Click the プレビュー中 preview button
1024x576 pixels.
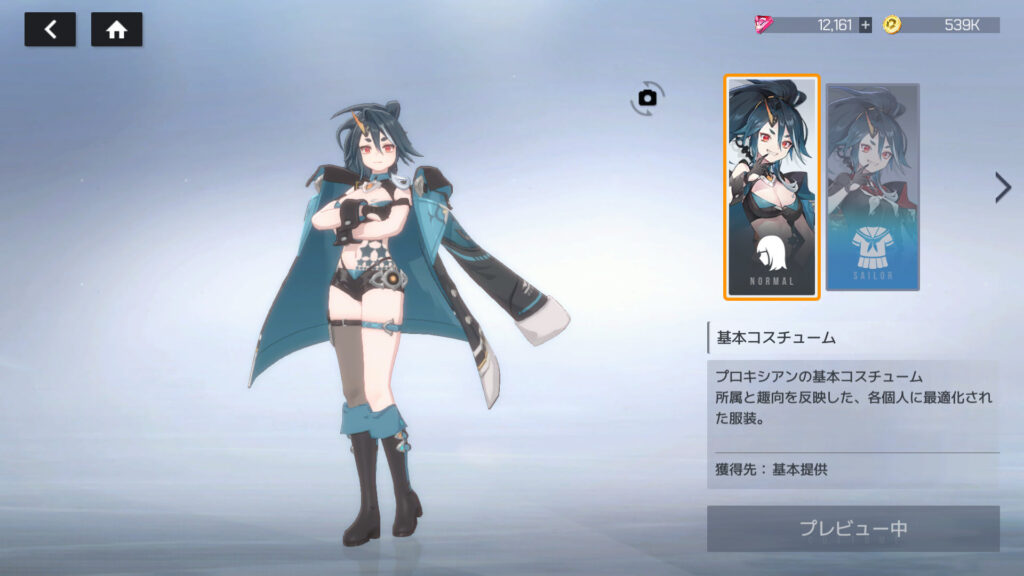(853, 529)
